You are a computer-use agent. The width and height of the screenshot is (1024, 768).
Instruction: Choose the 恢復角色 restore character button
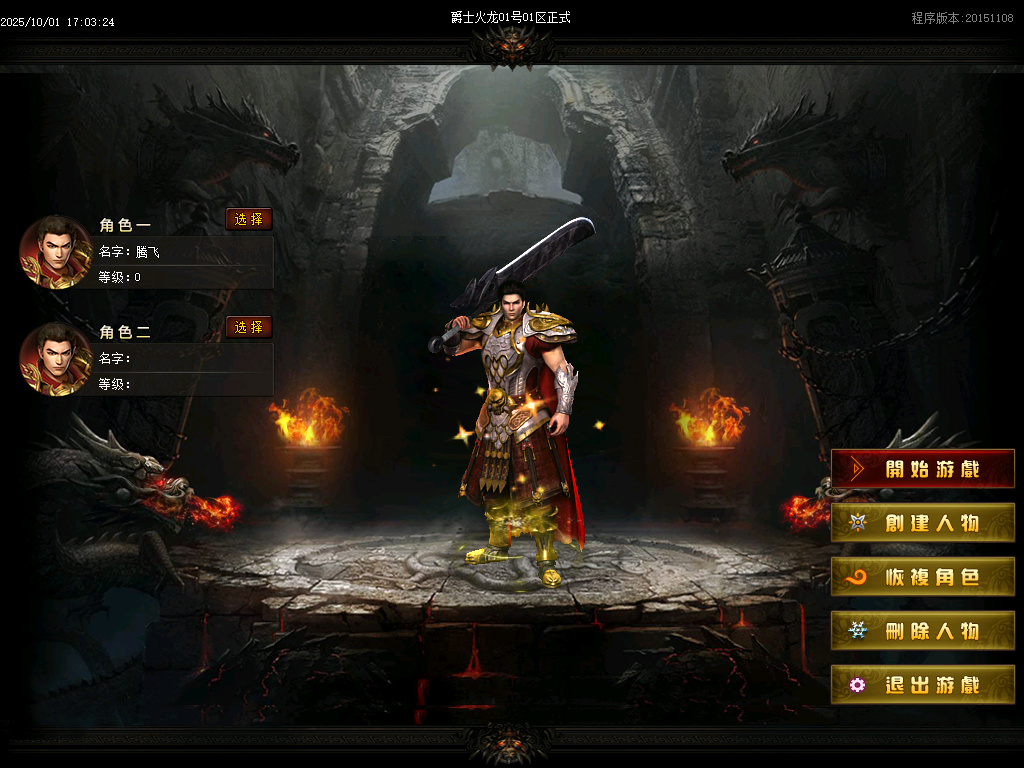(922, 577)
